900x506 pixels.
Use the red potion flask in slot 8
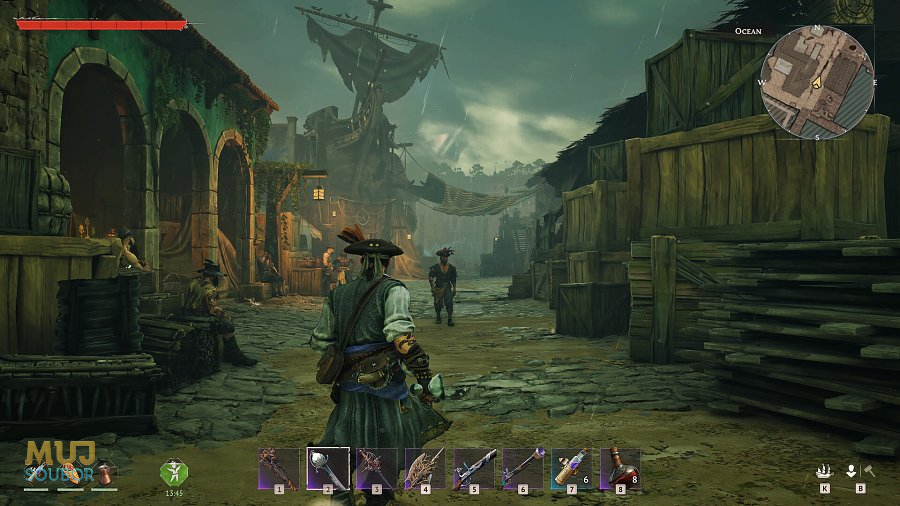click(619, 467)
